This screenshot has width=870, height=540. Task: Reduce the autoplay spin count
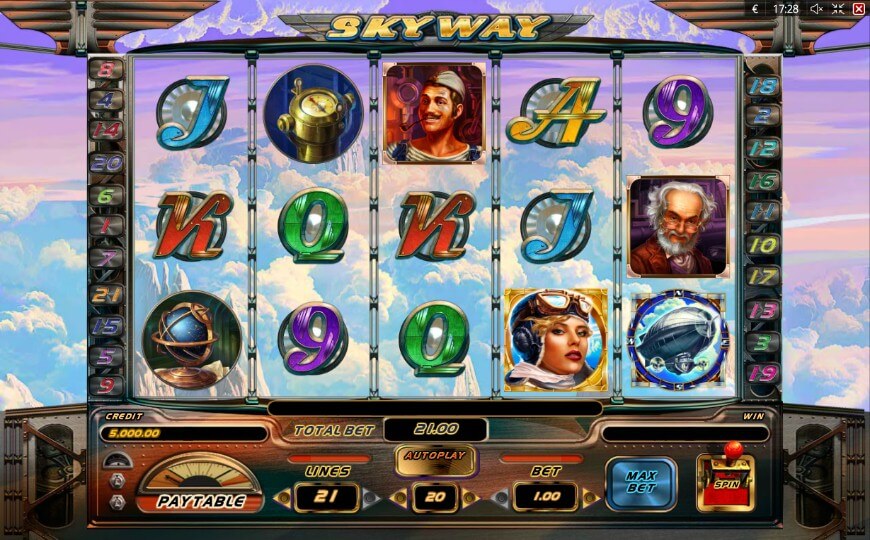(x=395, y=496)
